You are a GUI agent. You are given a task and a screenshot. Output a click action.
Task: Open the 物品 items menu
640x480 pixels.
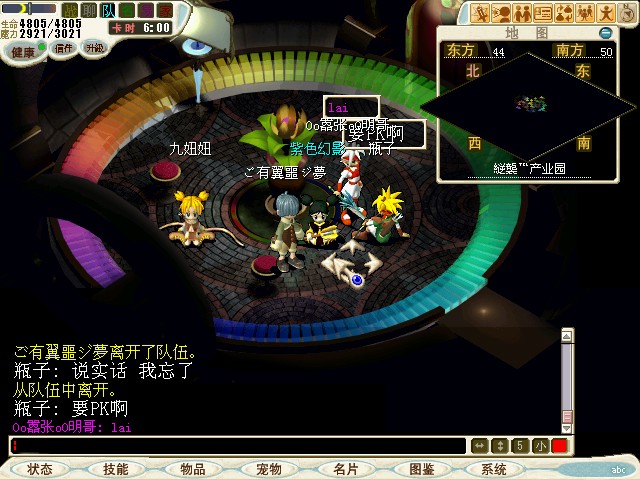coord(193,469)
